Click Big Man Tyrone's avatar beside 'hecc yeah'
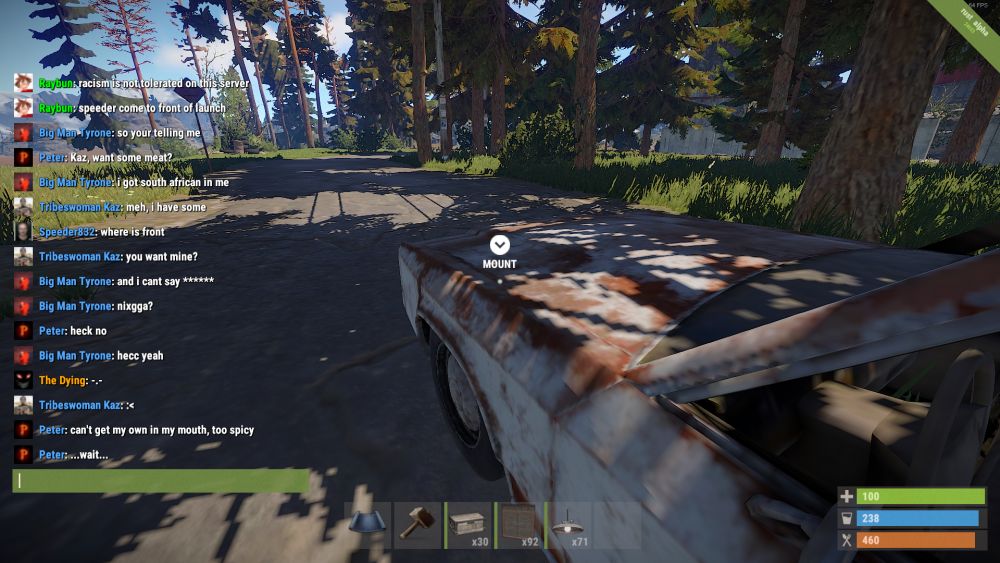The width and height of the screenshot is (1000, 563). point(23,356)
